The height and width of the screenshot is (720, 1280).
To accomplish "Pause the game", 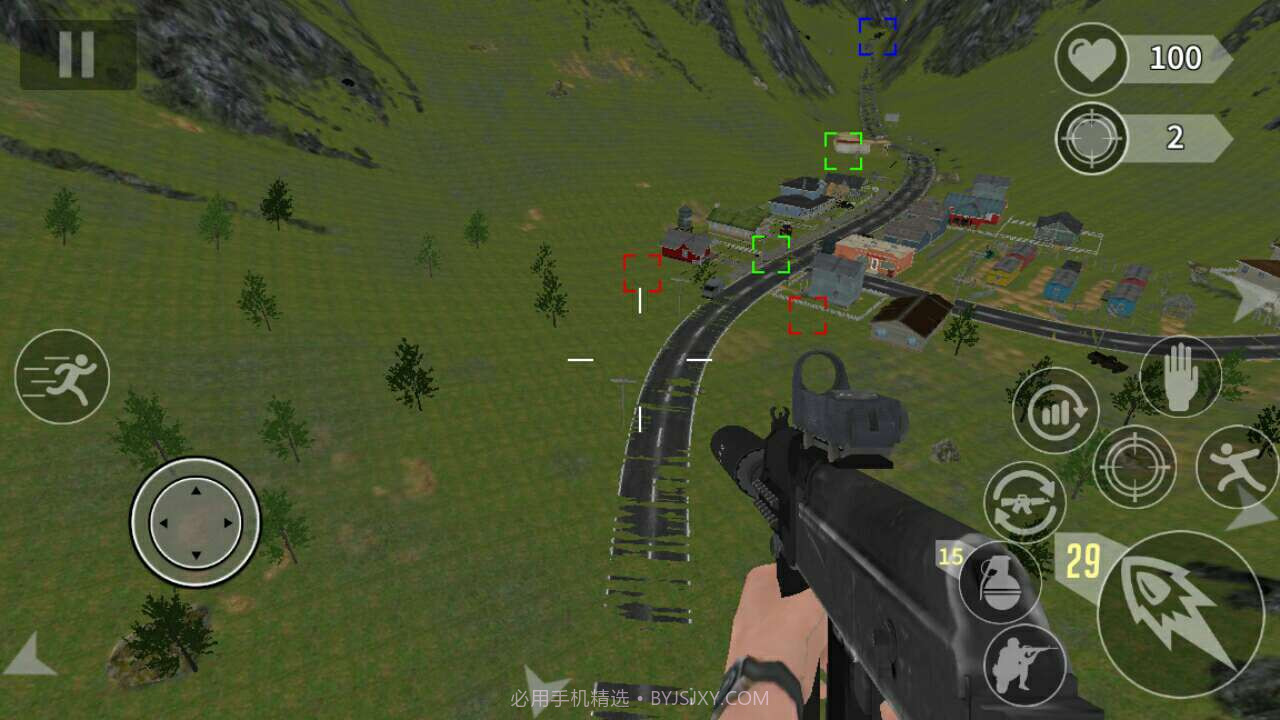I will click(x=77, y=55).
